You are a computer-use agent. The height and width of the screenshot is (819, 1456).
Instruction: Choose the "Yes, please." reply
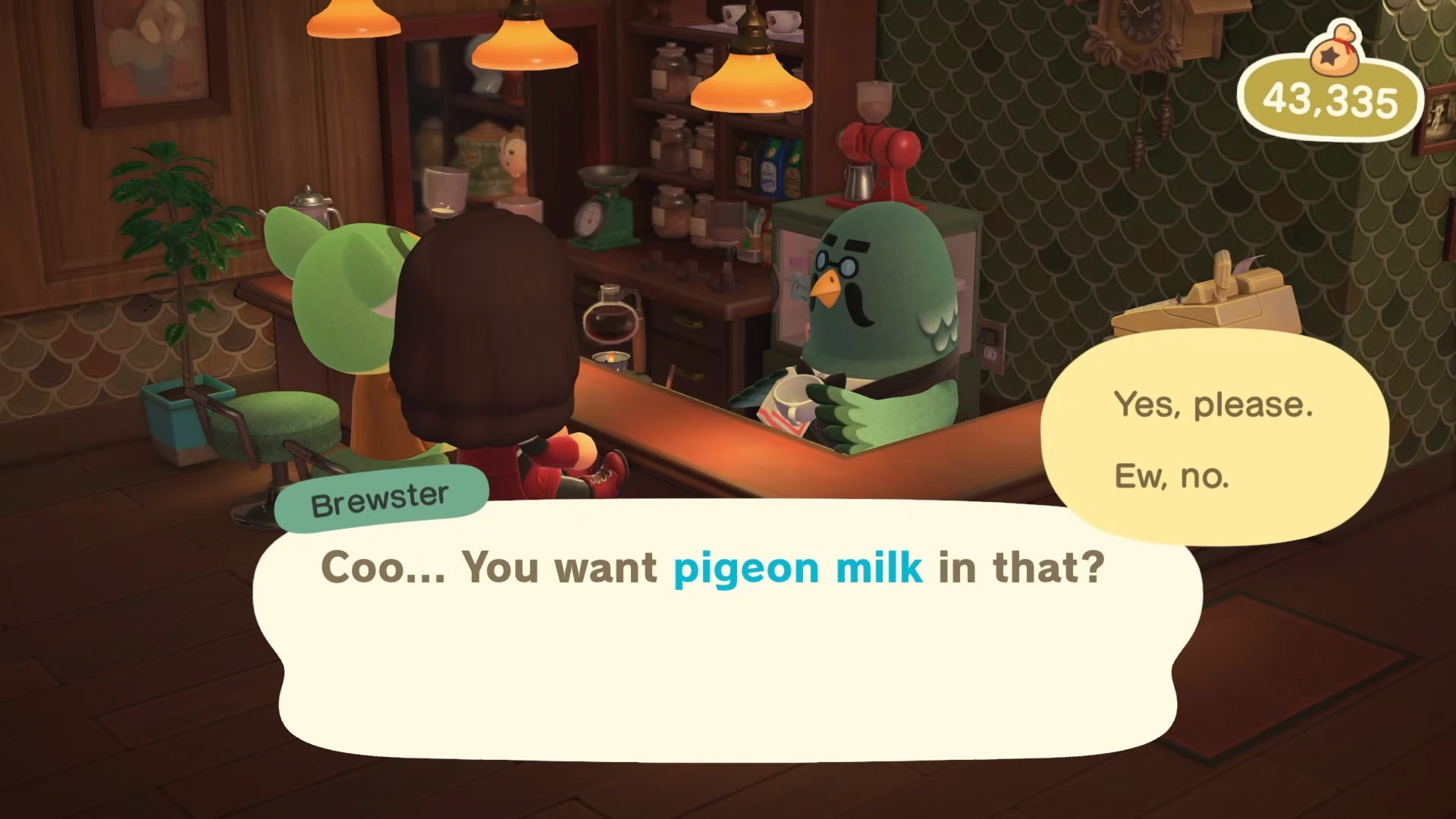[x=1213, y=405]
